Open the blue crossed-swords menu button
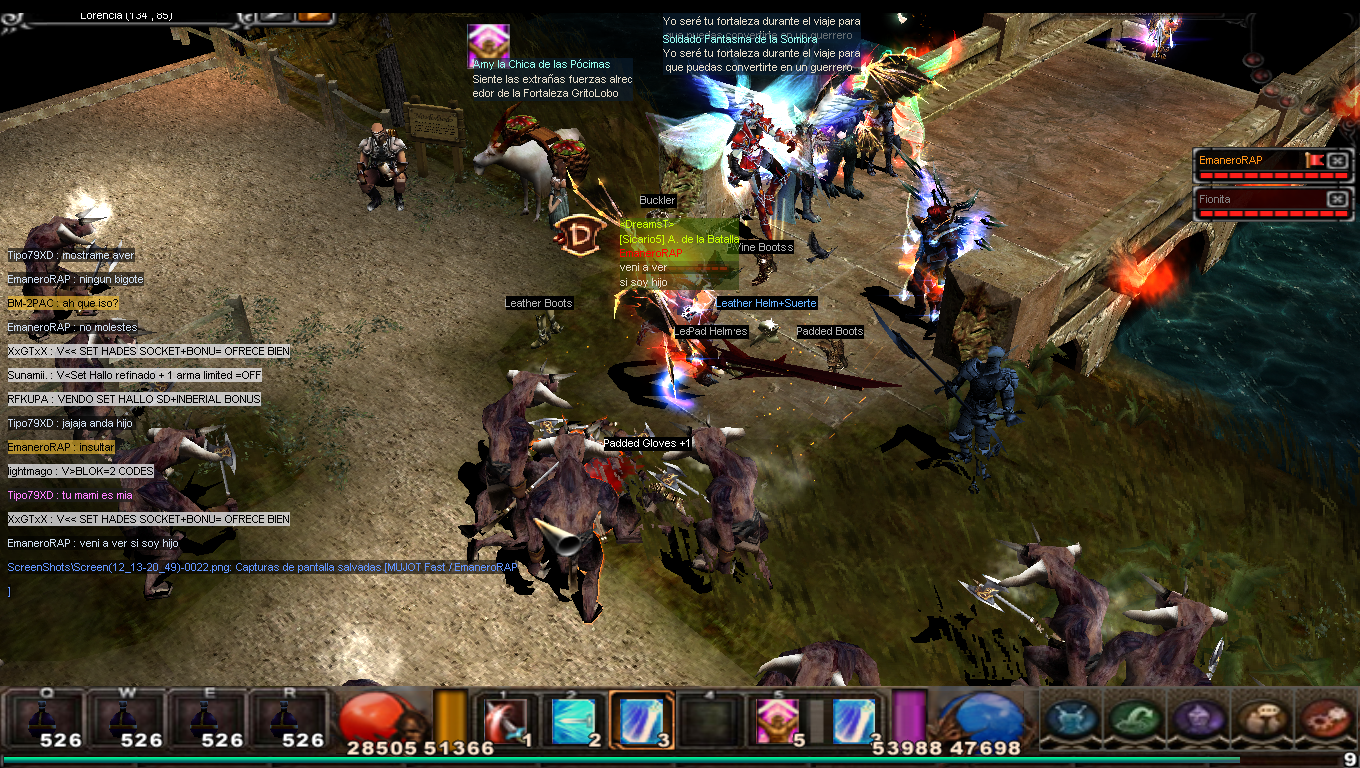The image size is (1360, 768). (1072, 719)
